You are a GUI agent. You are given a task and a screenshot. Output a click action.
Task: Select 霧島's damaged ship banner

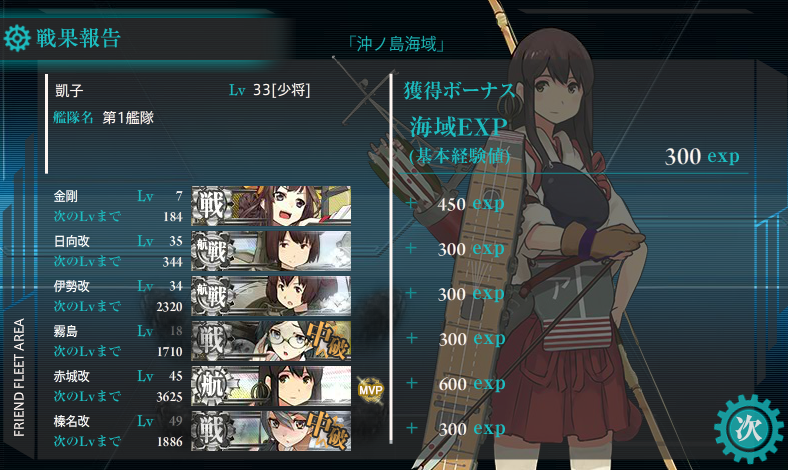point(271,340)
